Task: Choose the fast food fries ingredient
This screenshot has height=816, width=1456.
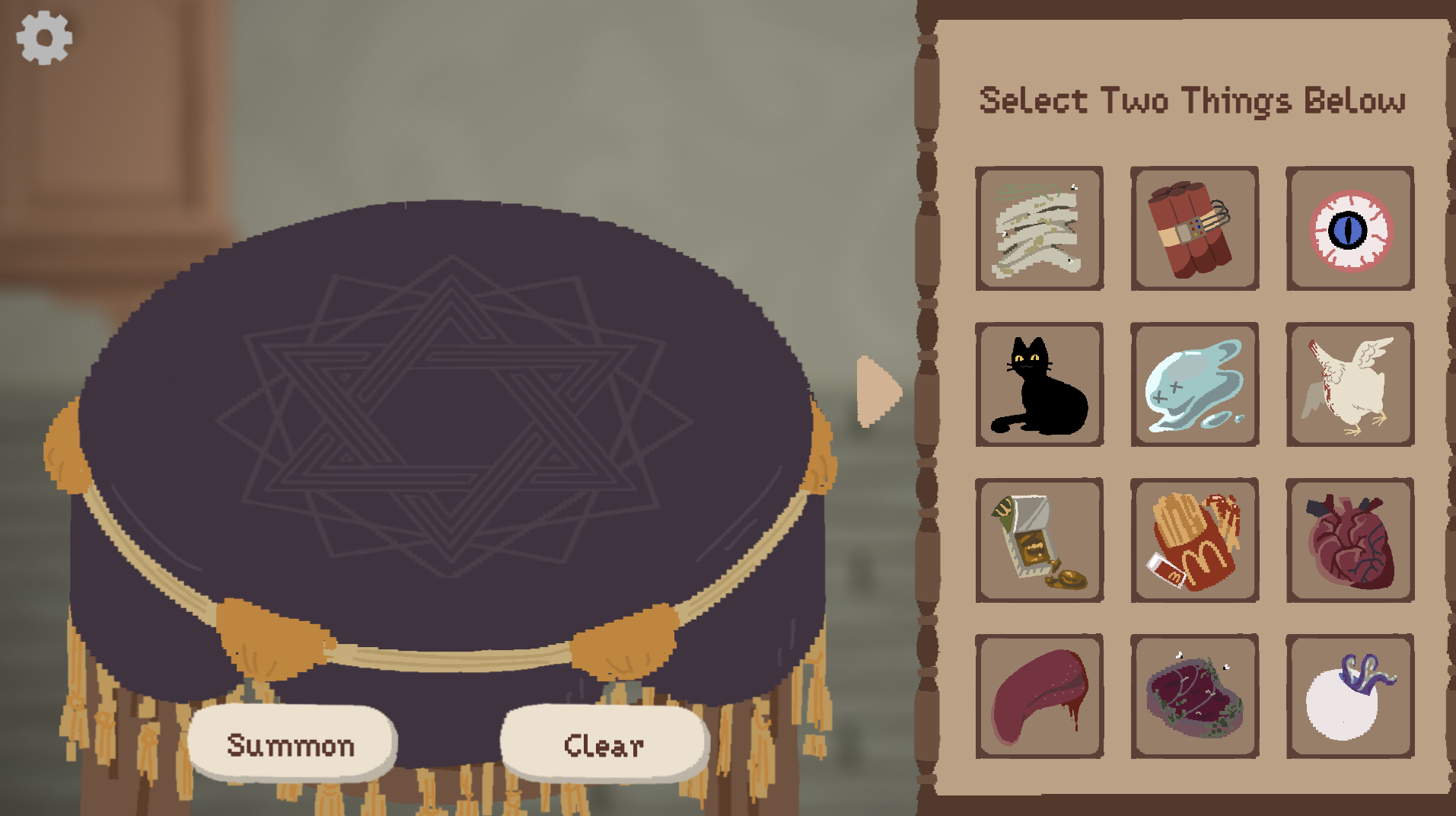Action: tap(1194, 540)
